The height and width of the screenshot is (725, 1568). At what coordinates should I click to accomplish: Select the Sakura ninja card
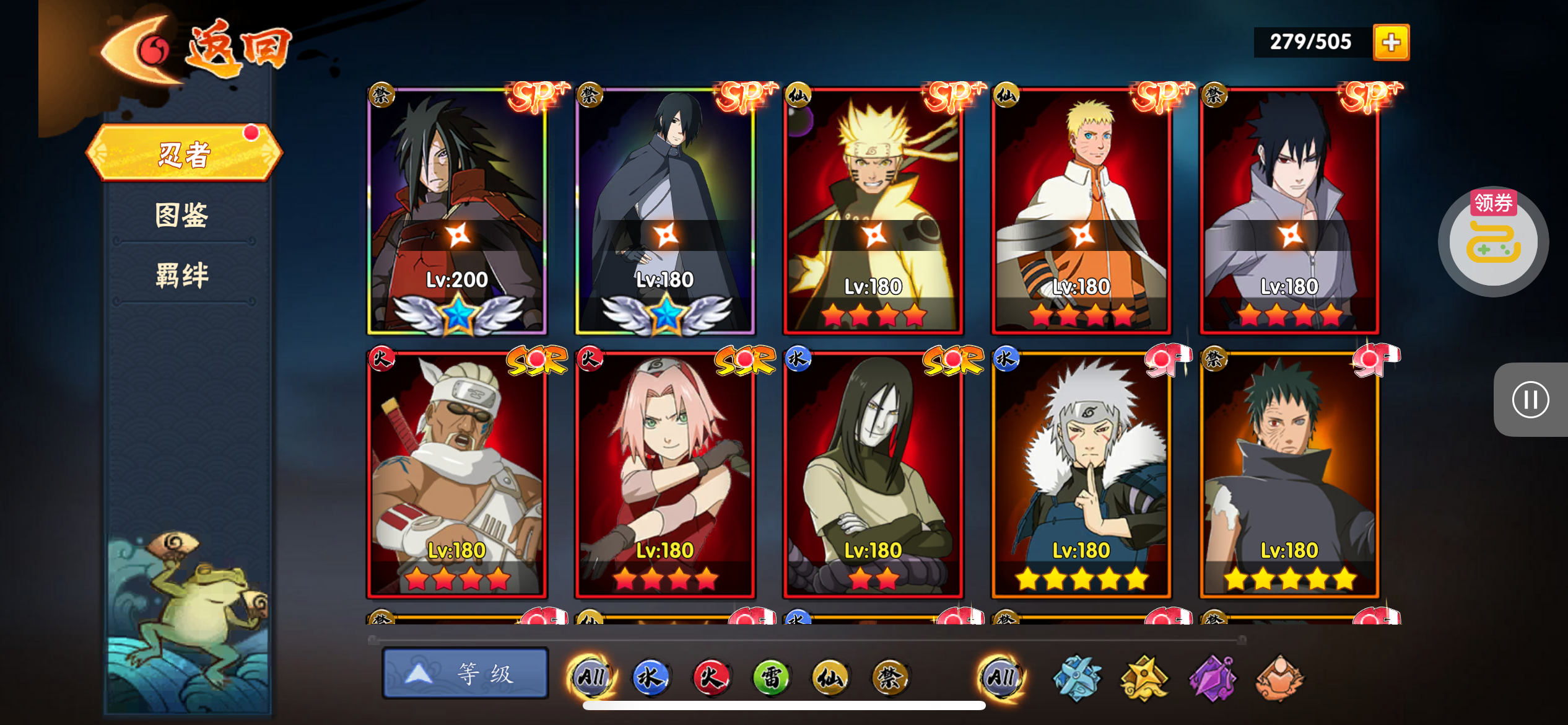(665, 474)
